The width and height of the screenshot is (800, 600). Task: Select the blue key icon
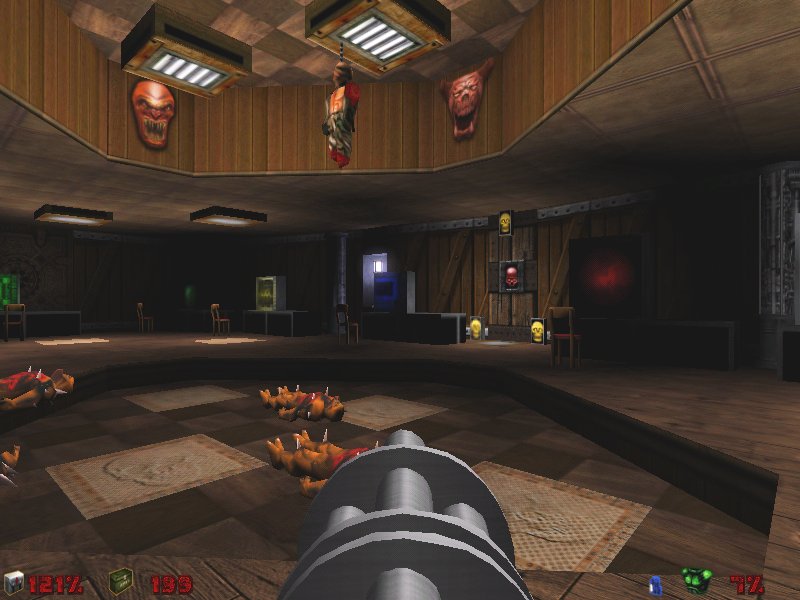click(658, 582)
